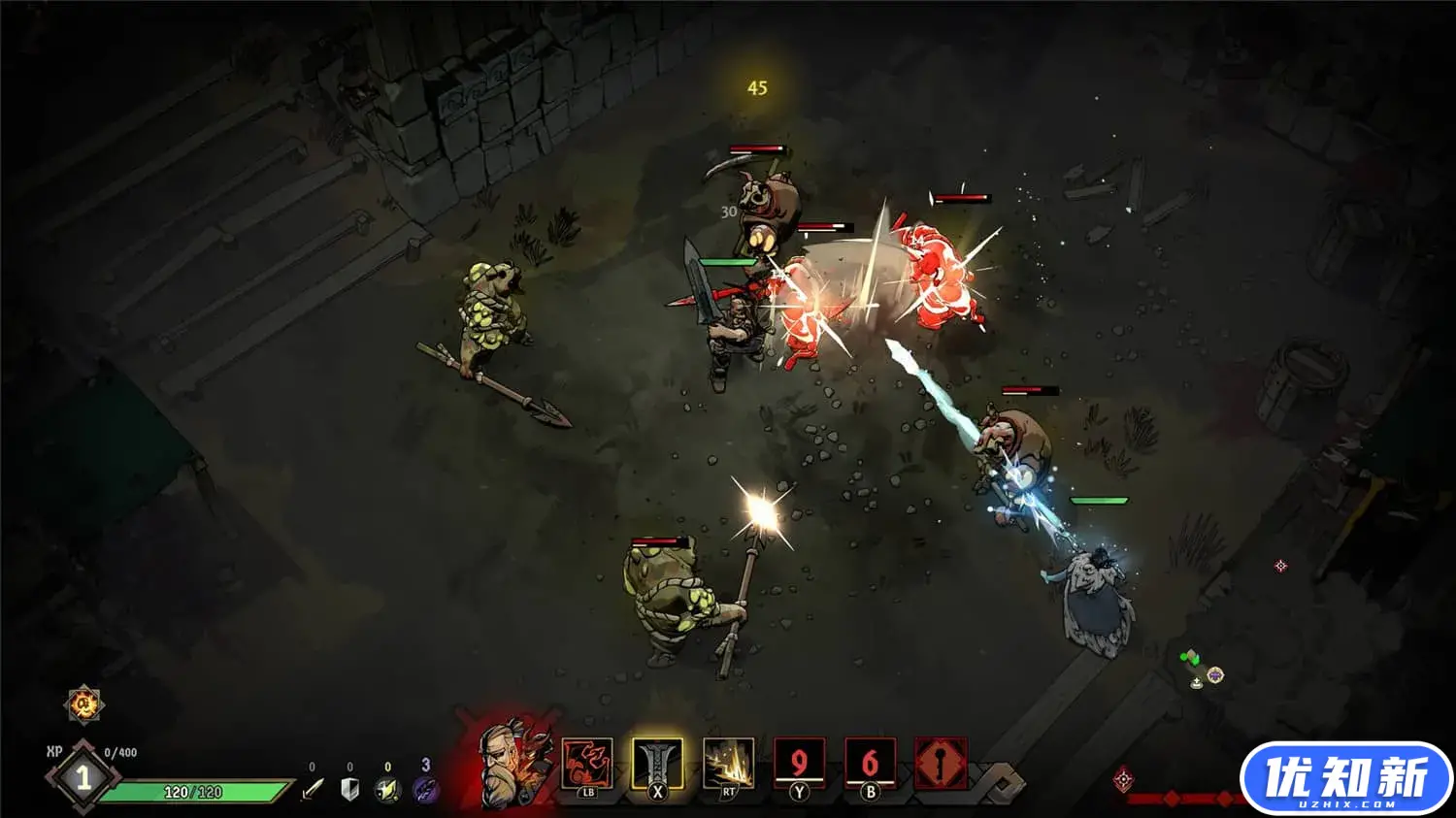Click the red crosshair icon beside red bar
This screenshot has width=1456, height=818.
[x=1124, y=779]
